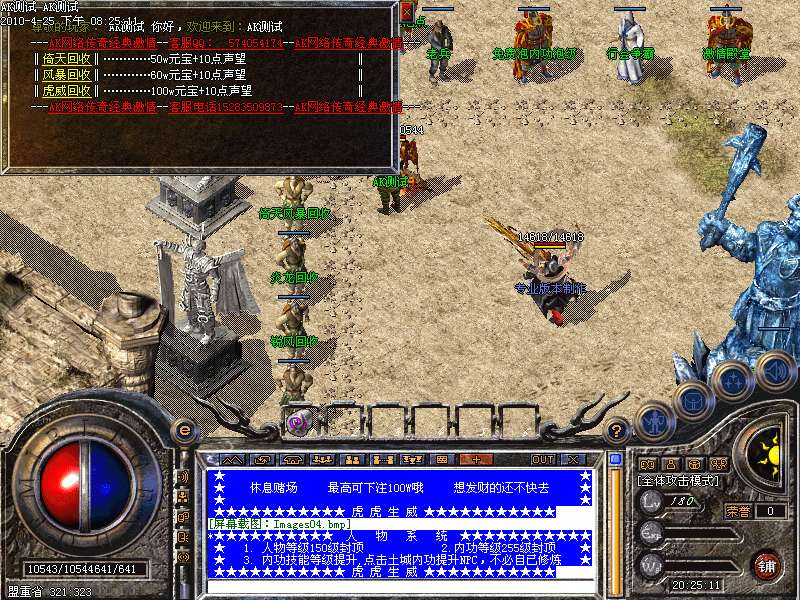The width and height of the screenshot is (800, 600).
Task: Choose the 倚天回收 dialogue link
Action: 67,59
